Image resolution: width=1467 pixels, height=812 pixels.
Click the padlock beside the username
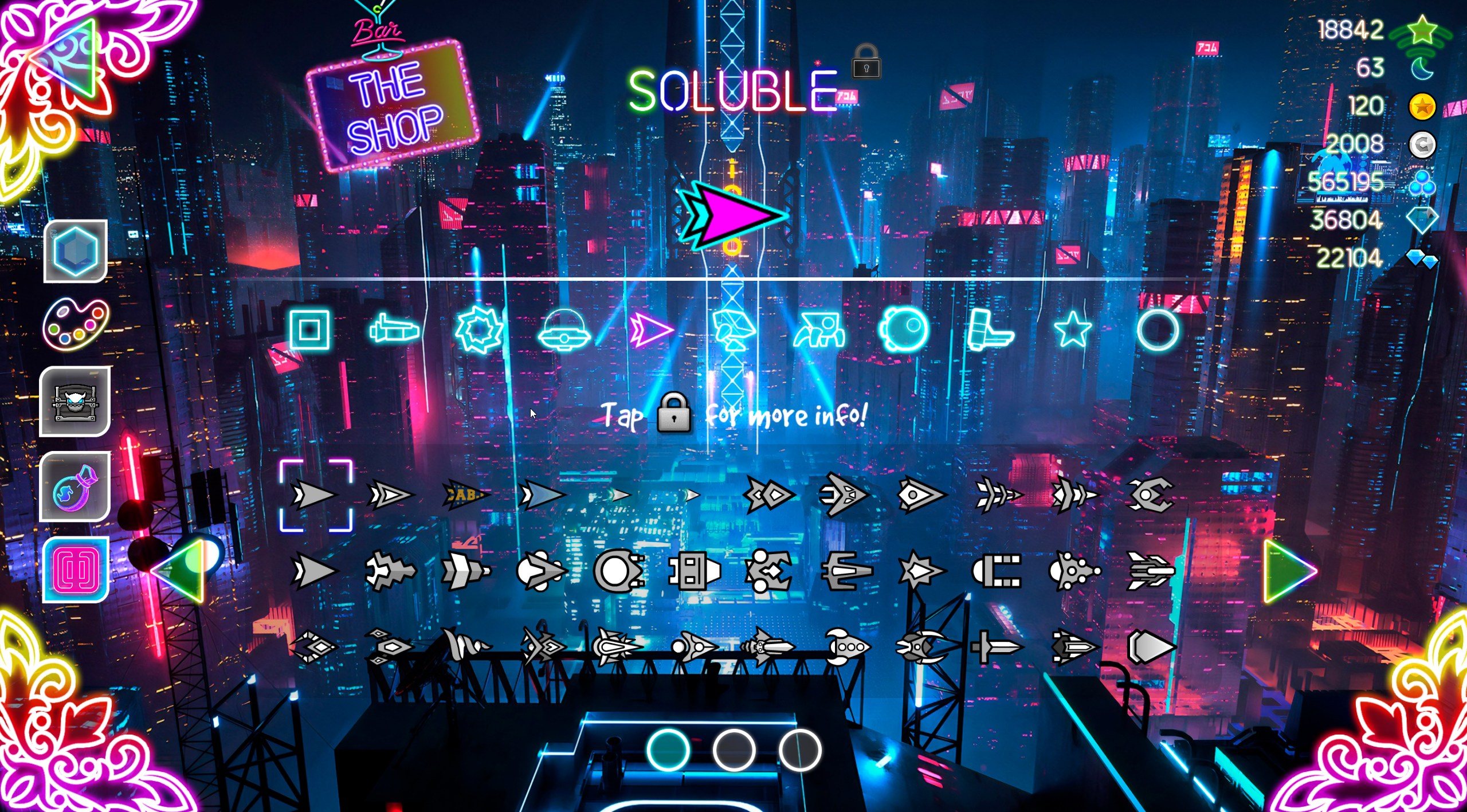(x=866, y=62)
